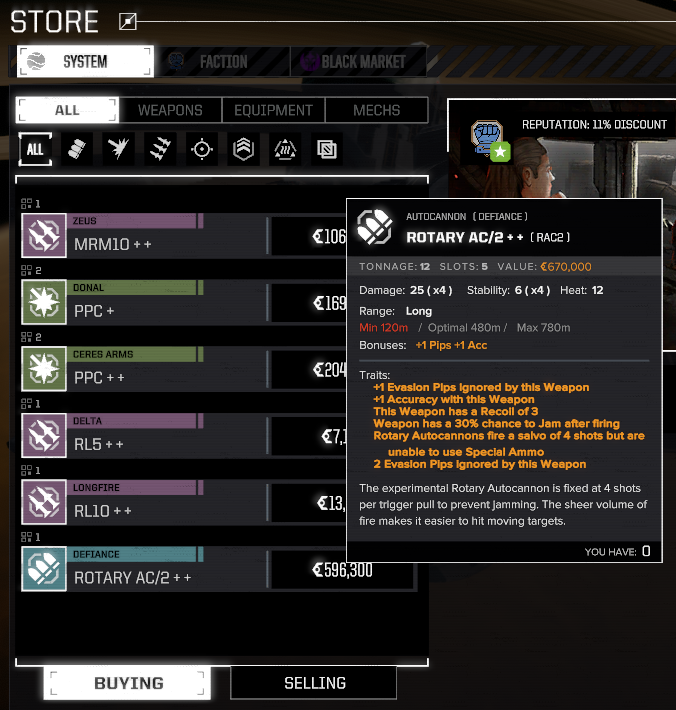Click the reputation fist badge icon
Image resolution: width=676 pixels, height=710 pixels.
pyautogui.click(x=491, y=138)
